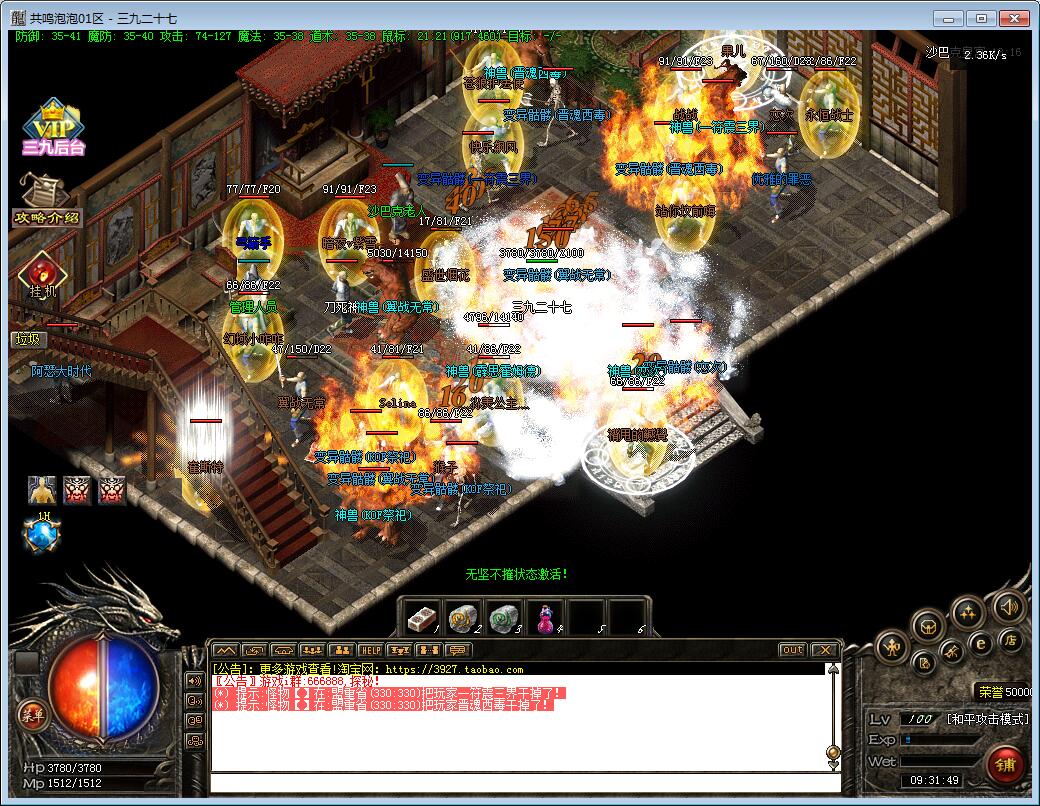
Task: Open the 攻略介绍 strategy guide scroll
Action: click(x=46, y=201)
